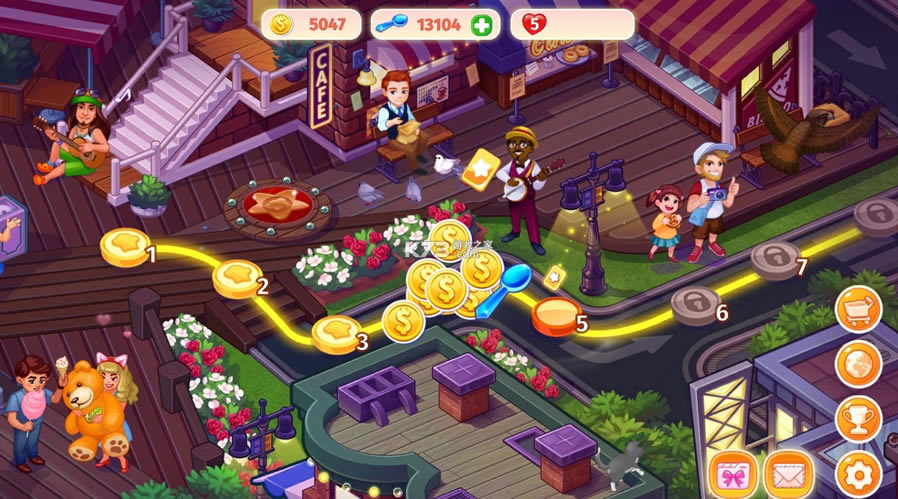This screenshot has width=898, height=499.
Task: Tap the green plus button to add spoons
Action: coord(483,25)
